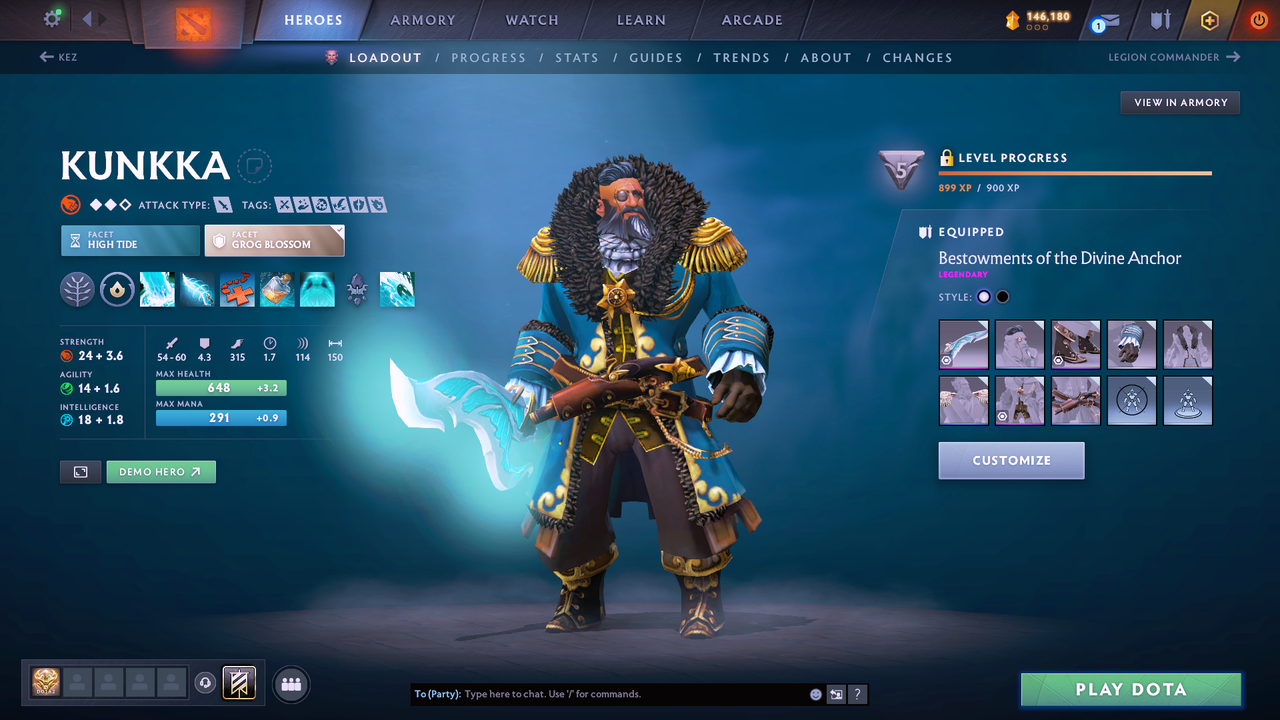Switch to the STATS tab
Screen dimensions: 1280x720
coord(577,57)
